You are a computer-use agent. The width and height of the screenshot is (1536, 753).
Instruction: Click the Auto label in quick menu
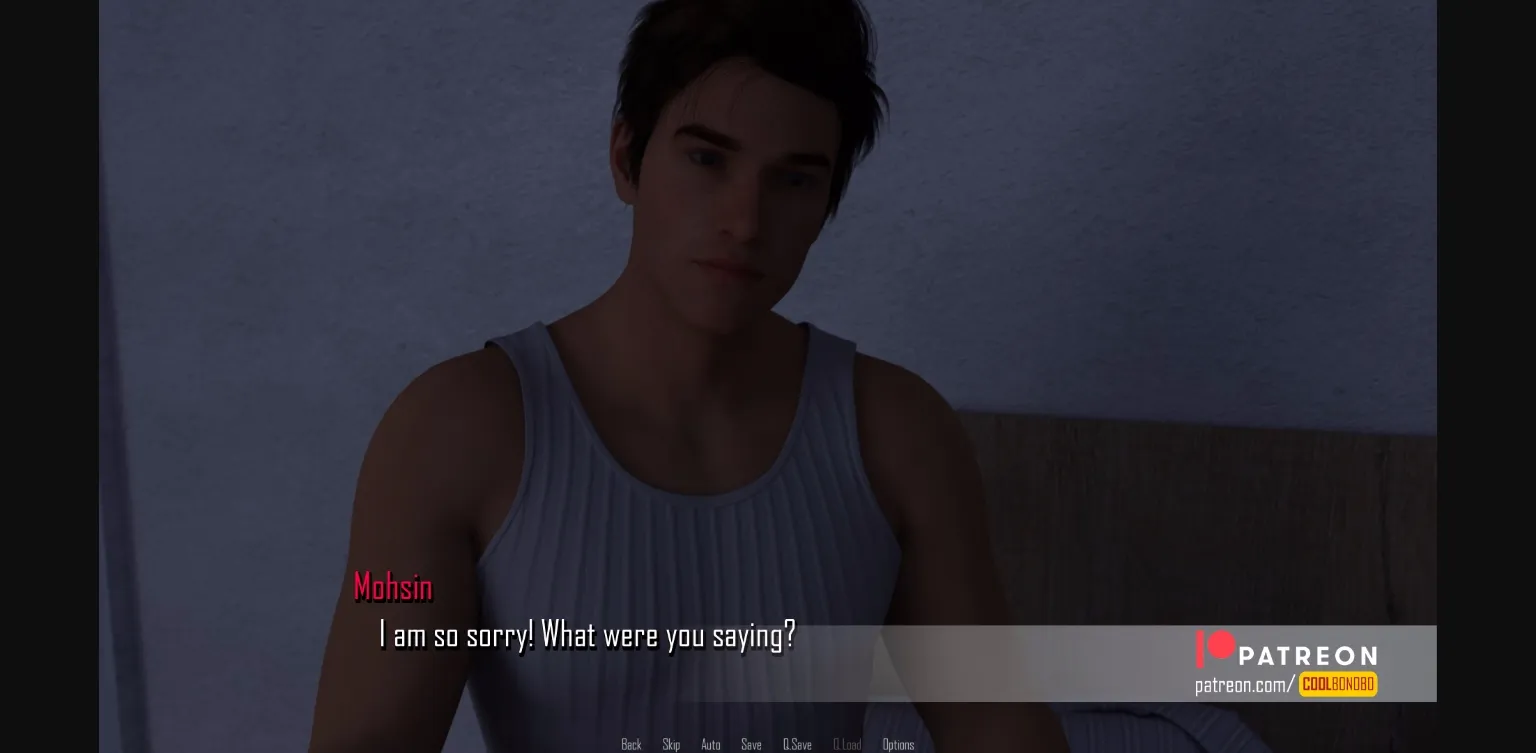point(711,744)
